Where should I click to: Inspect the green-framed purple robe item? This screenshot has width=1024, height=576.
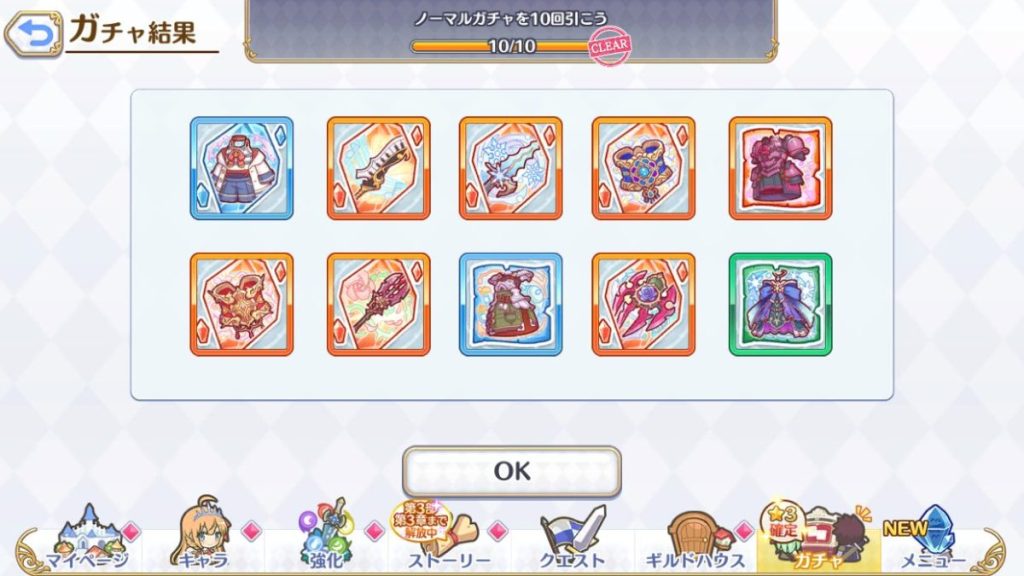(x=780, y=304)
